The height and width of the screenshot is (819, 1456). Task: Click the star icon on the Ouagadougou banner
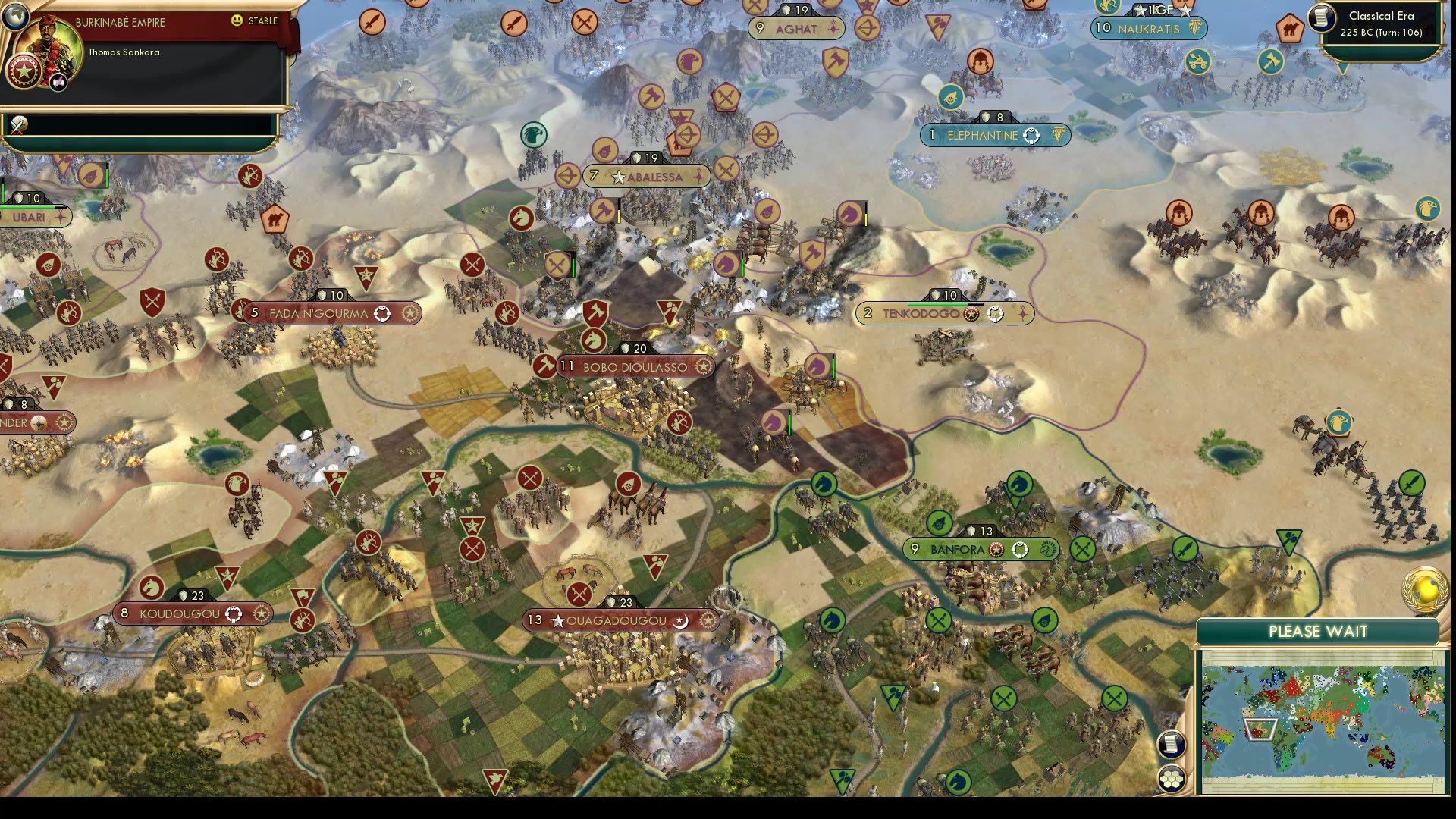point(558,620)
